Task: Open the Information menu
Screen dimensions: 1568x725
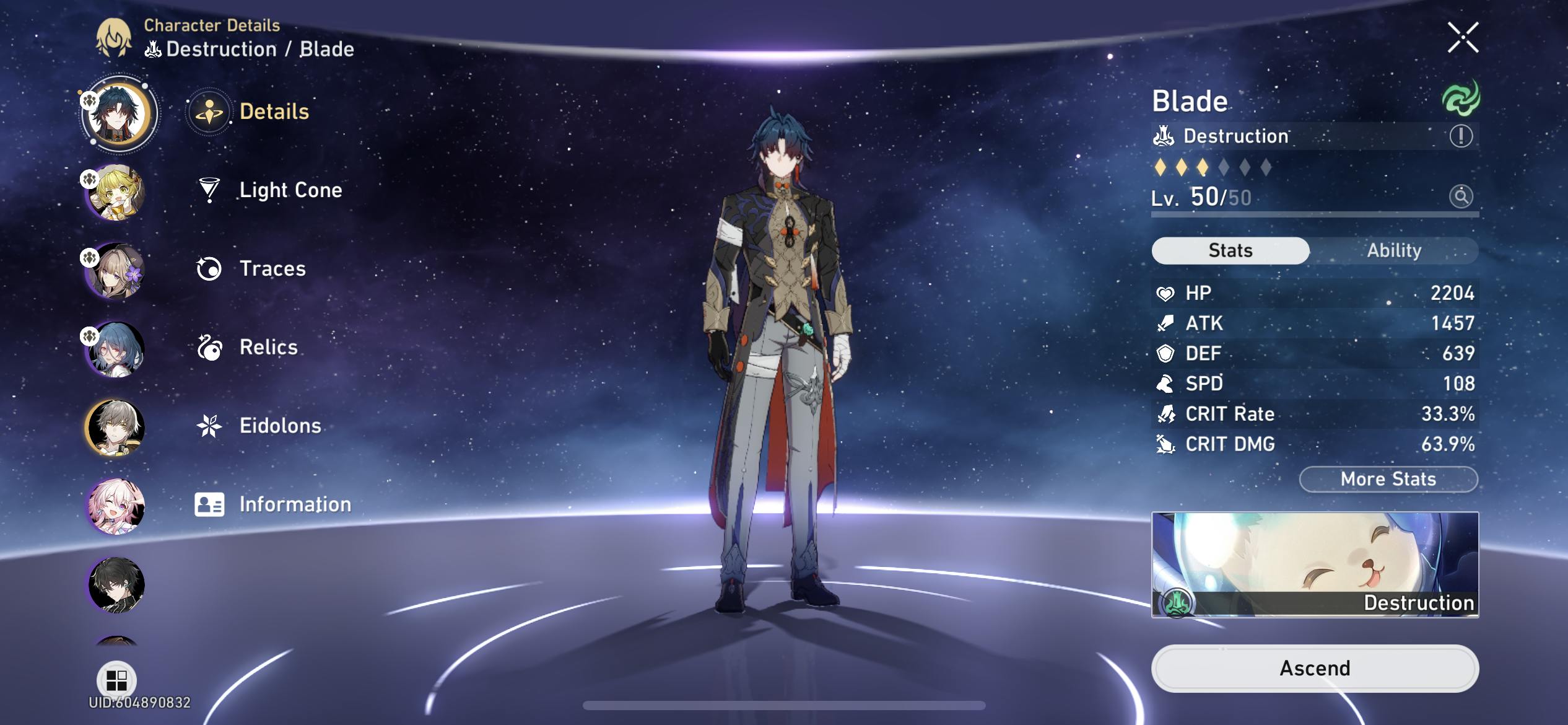Action: tap(295, 504)
